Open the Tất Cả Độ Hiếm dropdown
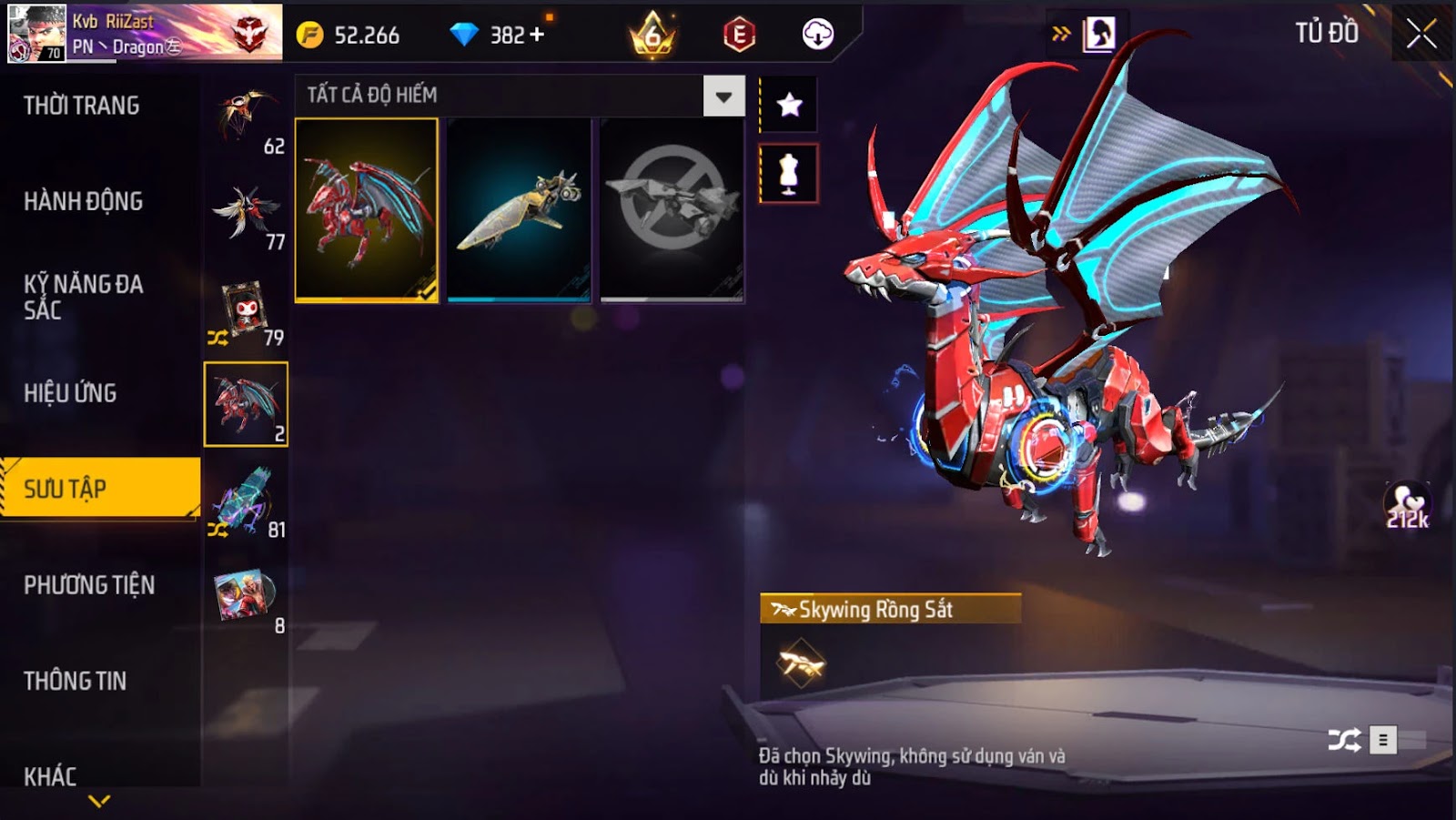The image size is (1456, 820). tap(723, 96)
